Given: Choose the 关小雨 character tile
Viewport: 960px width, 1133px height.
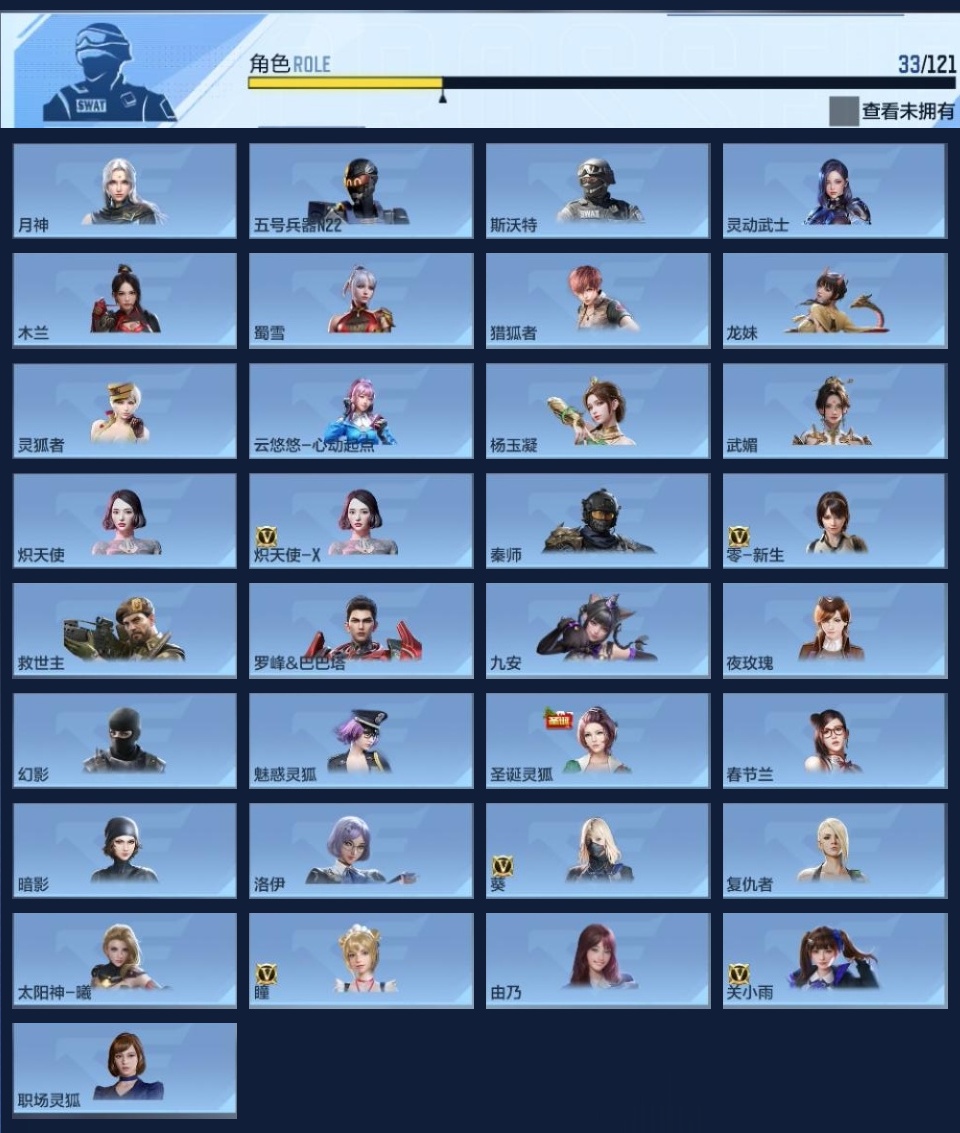Looking at the screenshot, I should (835, 960).
